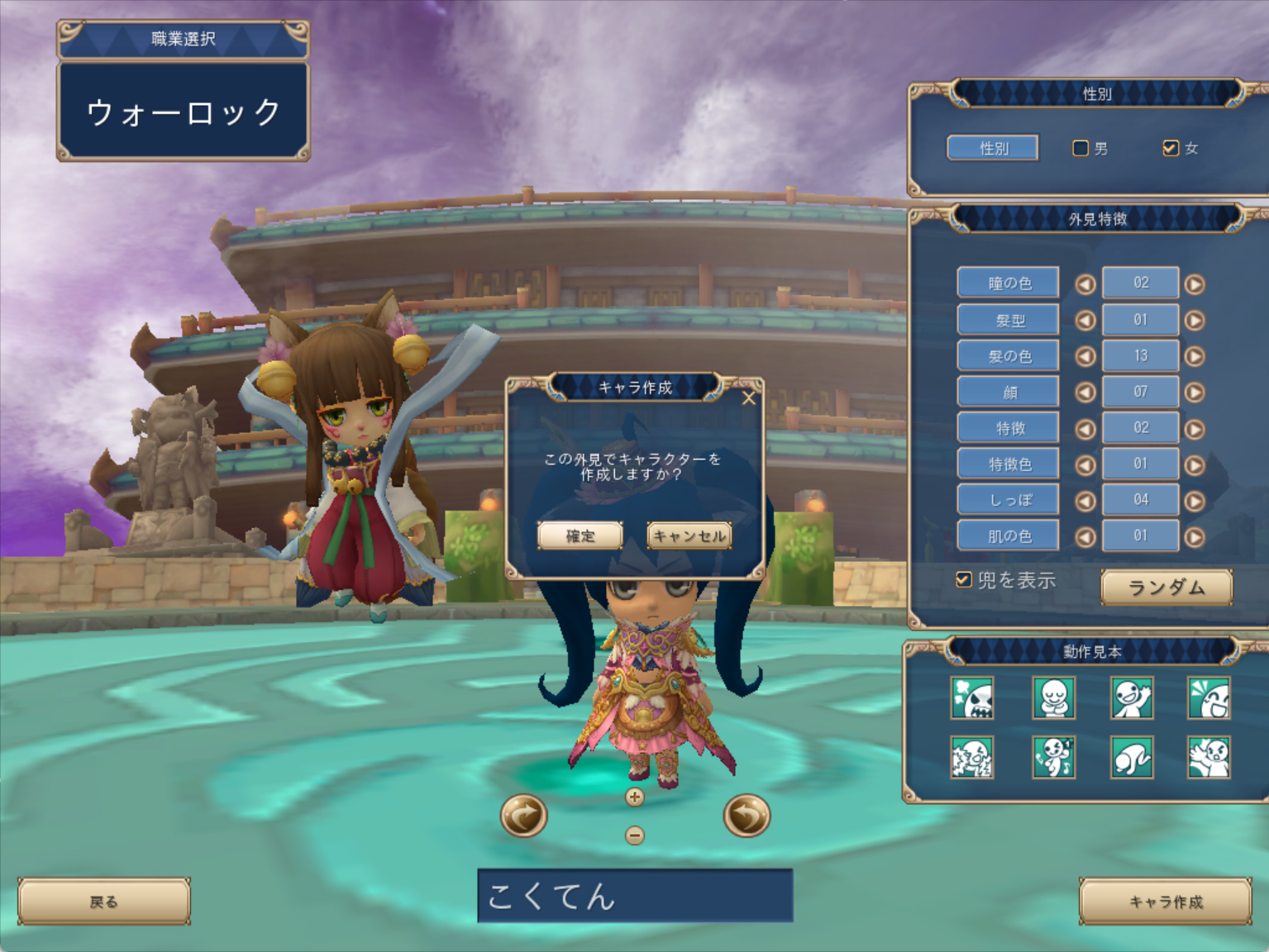The height and width of the screenshot is (952, 1269).
Task: Select next しっぽ option arrow
Action: point(1195,501)
